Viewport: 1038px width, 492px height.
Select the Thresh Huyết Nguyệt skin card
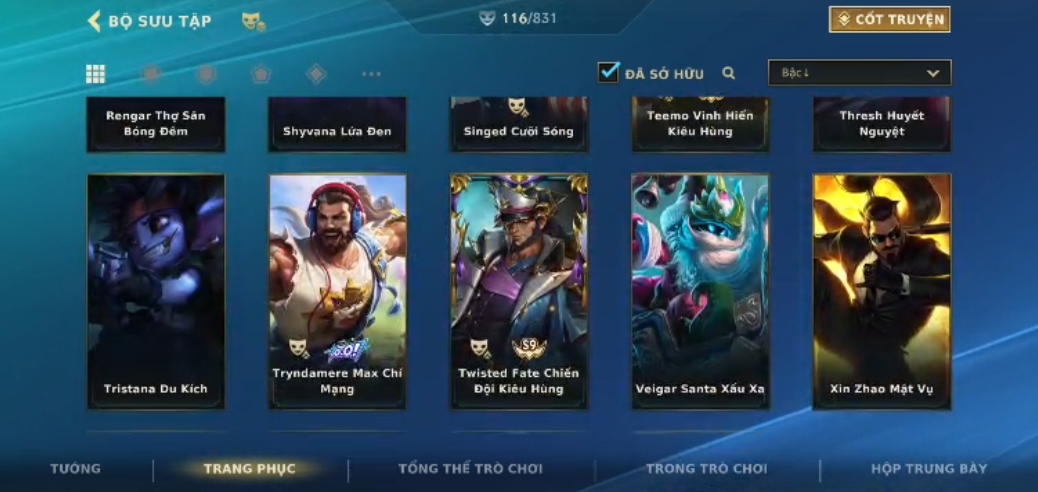click(x=881, y=124)
